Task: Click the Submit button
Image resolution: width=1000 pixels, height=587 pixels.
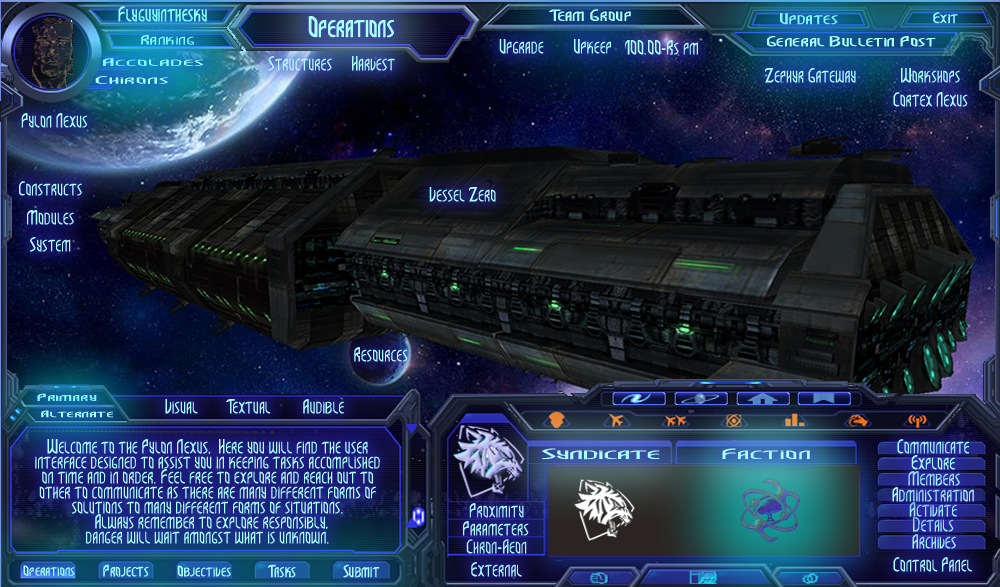Action: (361, 571)
